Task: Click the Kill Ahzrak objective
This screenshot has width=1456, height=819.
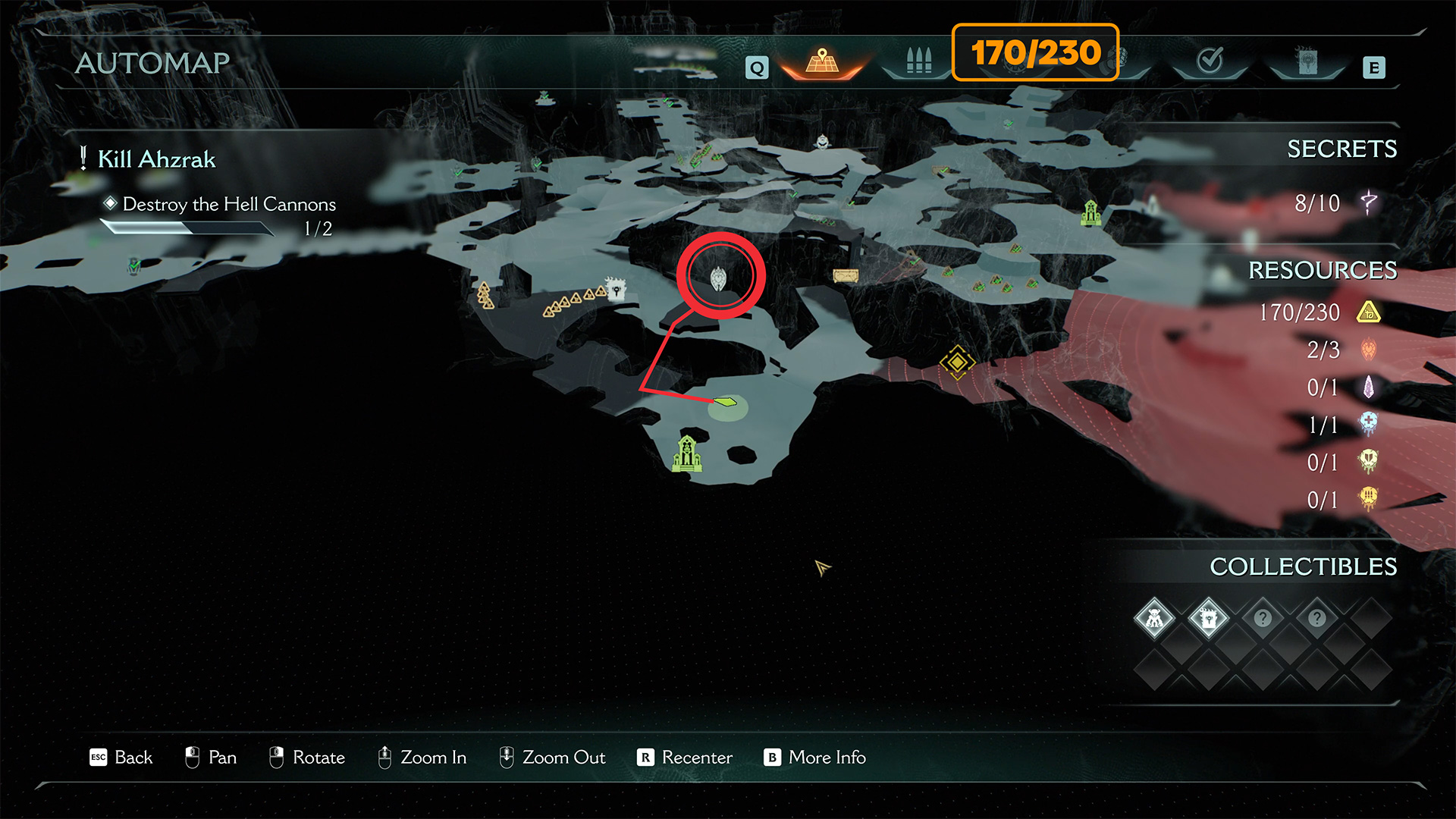Action: [156, 159]
